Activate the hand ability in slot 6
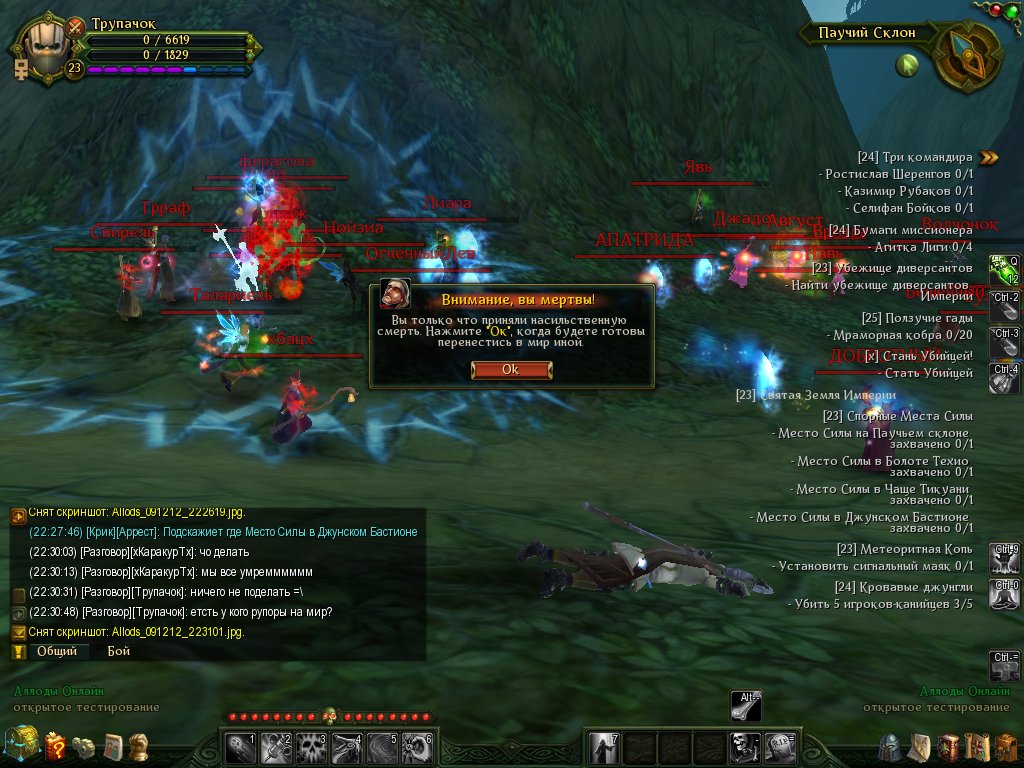This screenshot has height=768, width=1024. click(415, 746)
